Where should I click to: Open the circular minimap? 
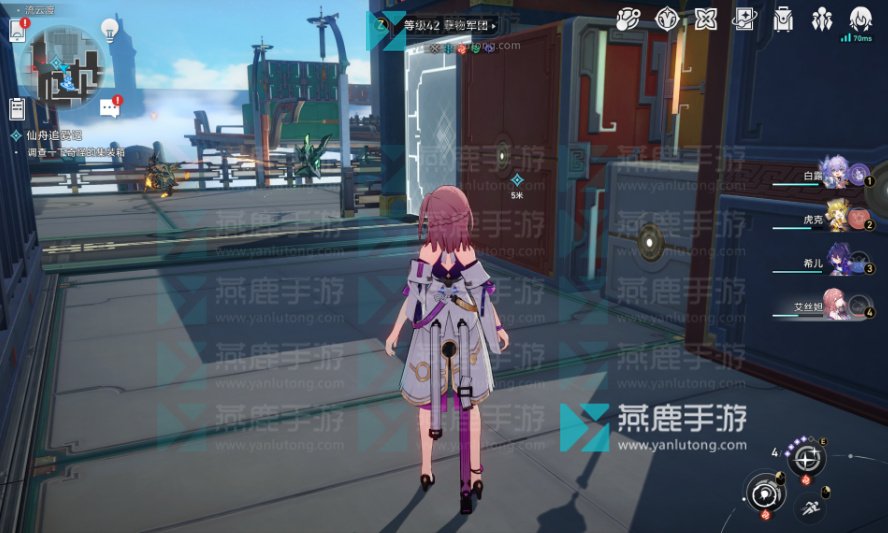[x=65, y=65]
